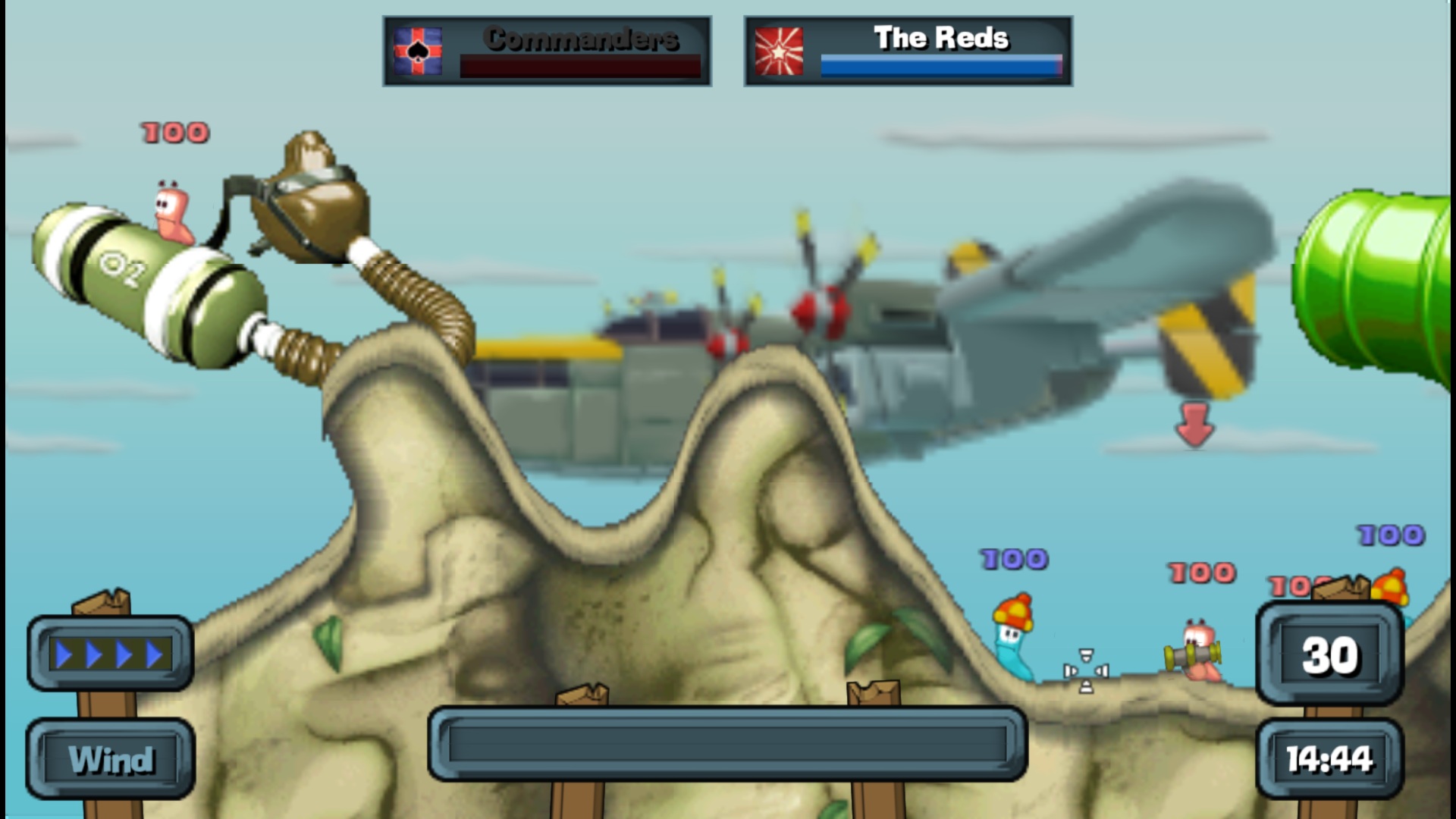This screenshot has width=1456, height=819.
Task: Select the Commanders team panel
Action: point(547,52)
